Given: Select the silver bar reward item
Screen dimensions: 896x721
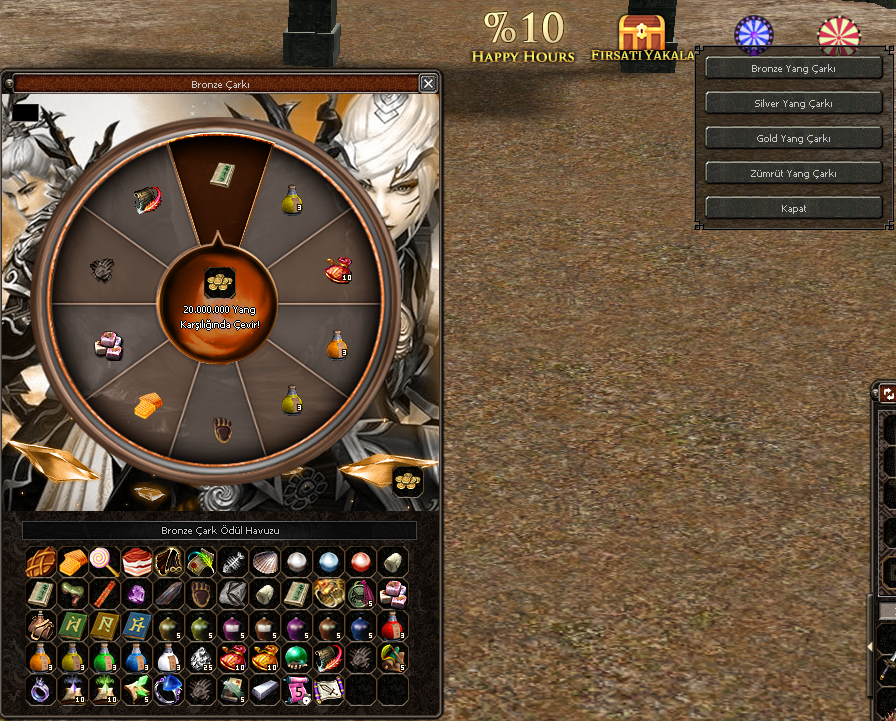Looking at the screenshot, I should (x=265, y=689).
